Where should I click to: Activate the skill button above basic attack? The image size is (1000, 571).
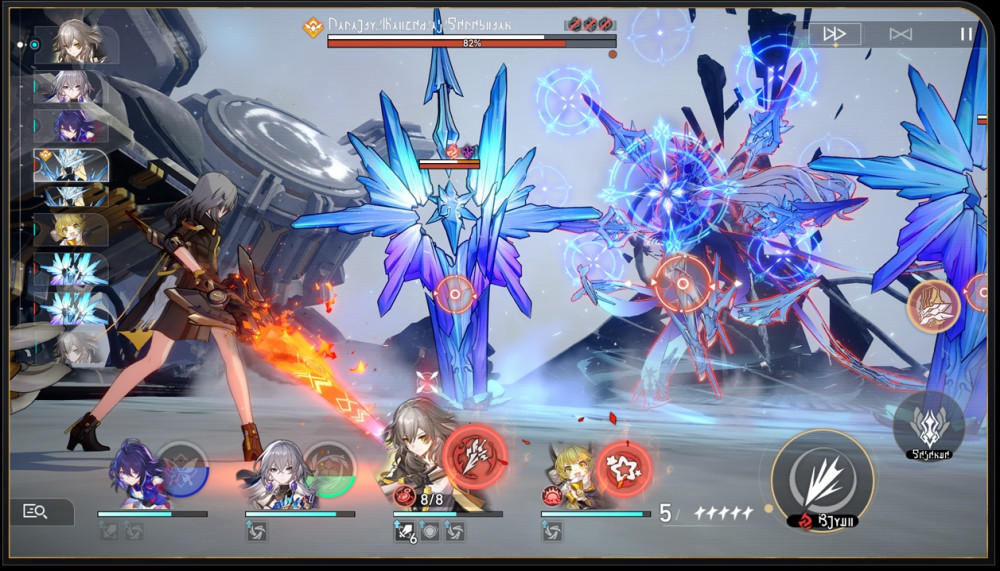tap(928, 422)
